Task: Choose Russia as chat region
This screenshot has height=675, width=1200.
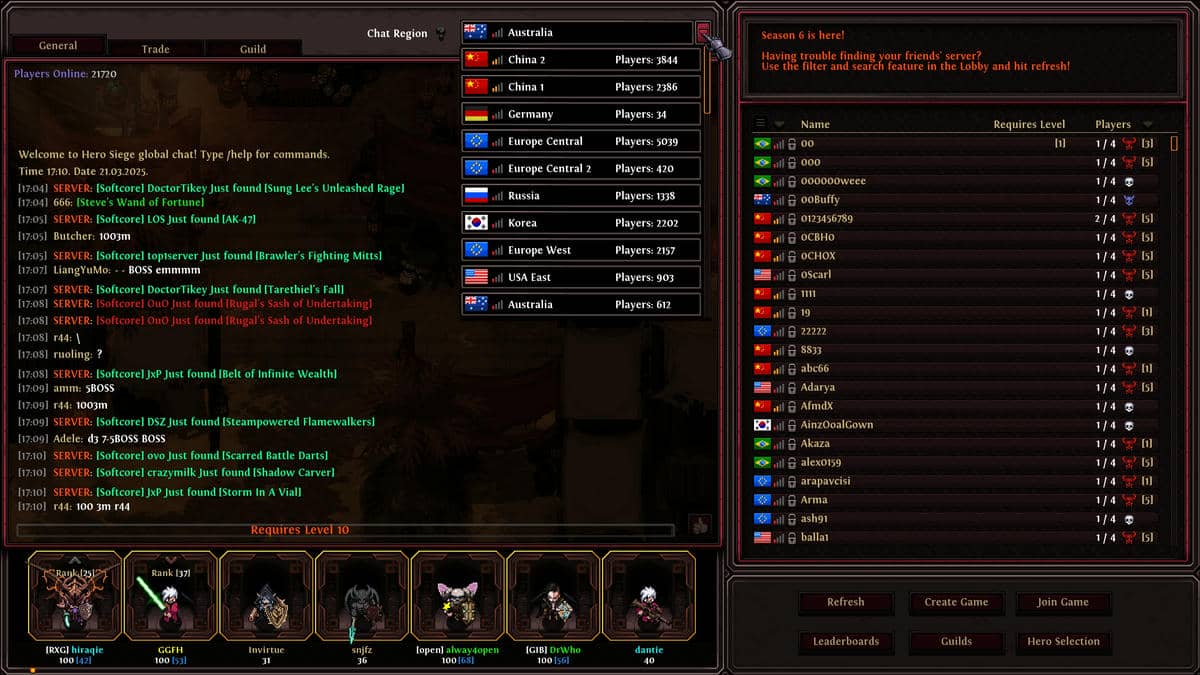Action: click(580, 196)
